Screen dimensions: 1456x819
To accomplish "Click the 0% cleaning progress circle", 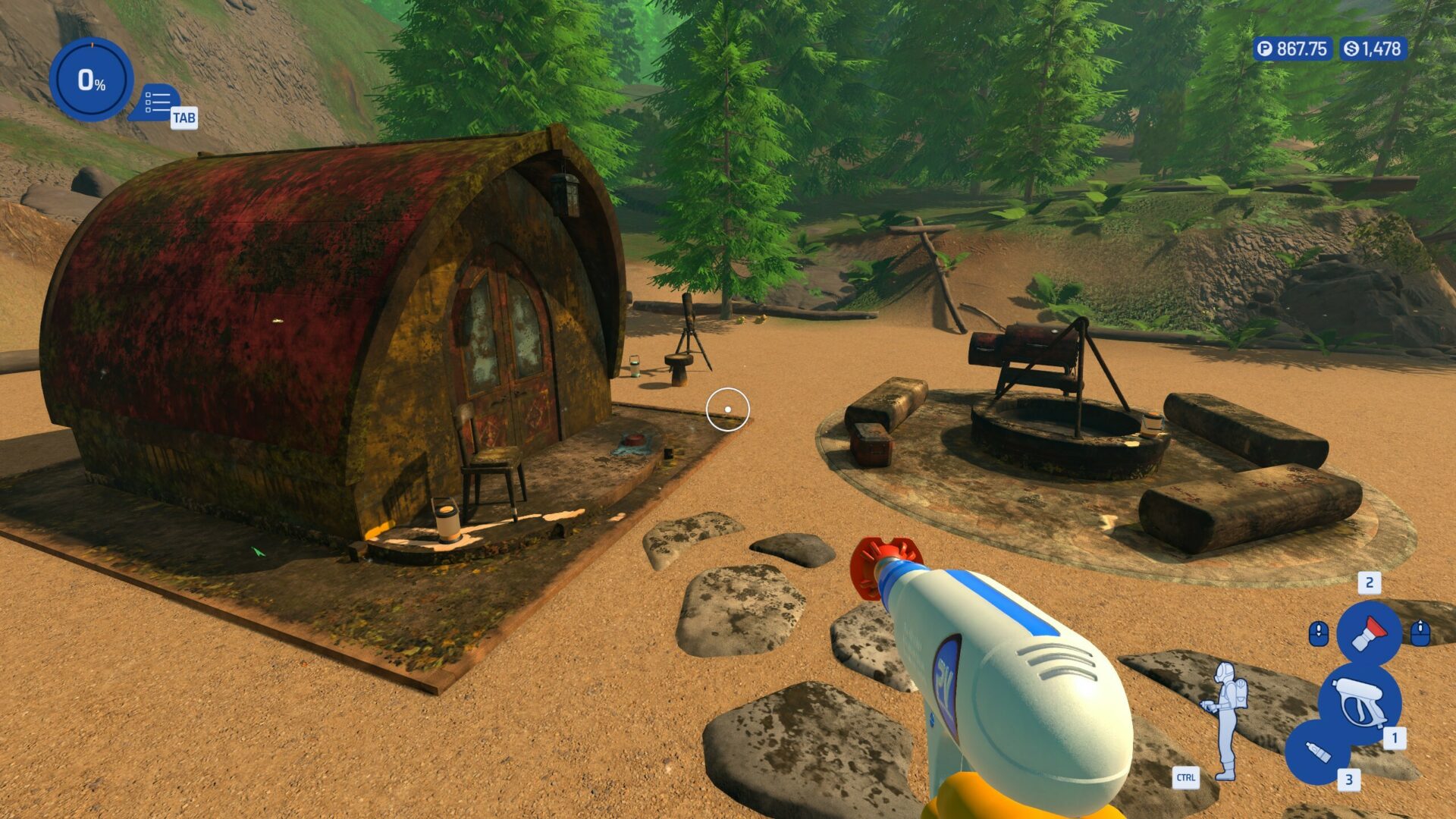I will (91, 79).
